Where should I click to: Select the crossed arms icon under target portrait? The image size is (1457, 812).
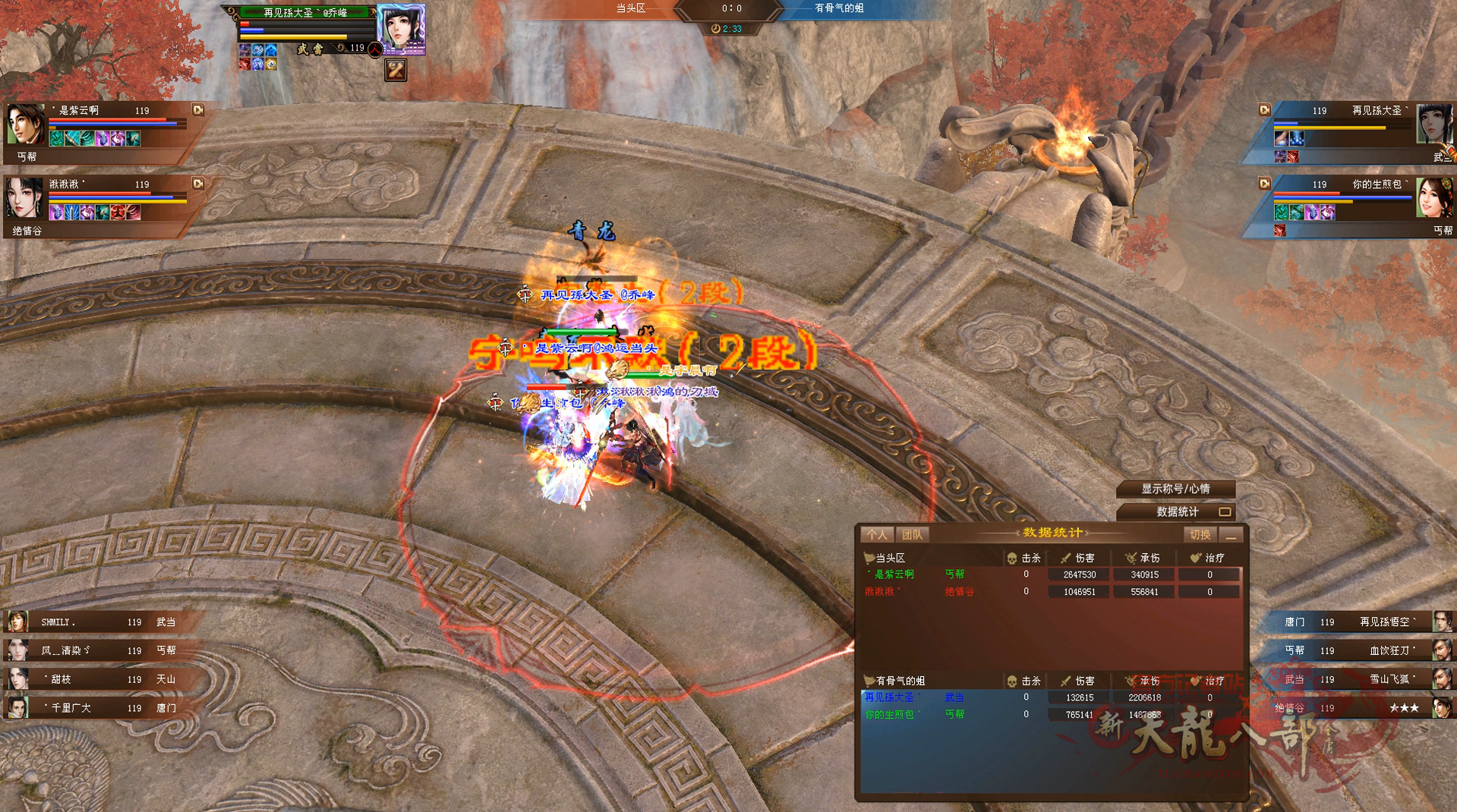coord(396,71)
